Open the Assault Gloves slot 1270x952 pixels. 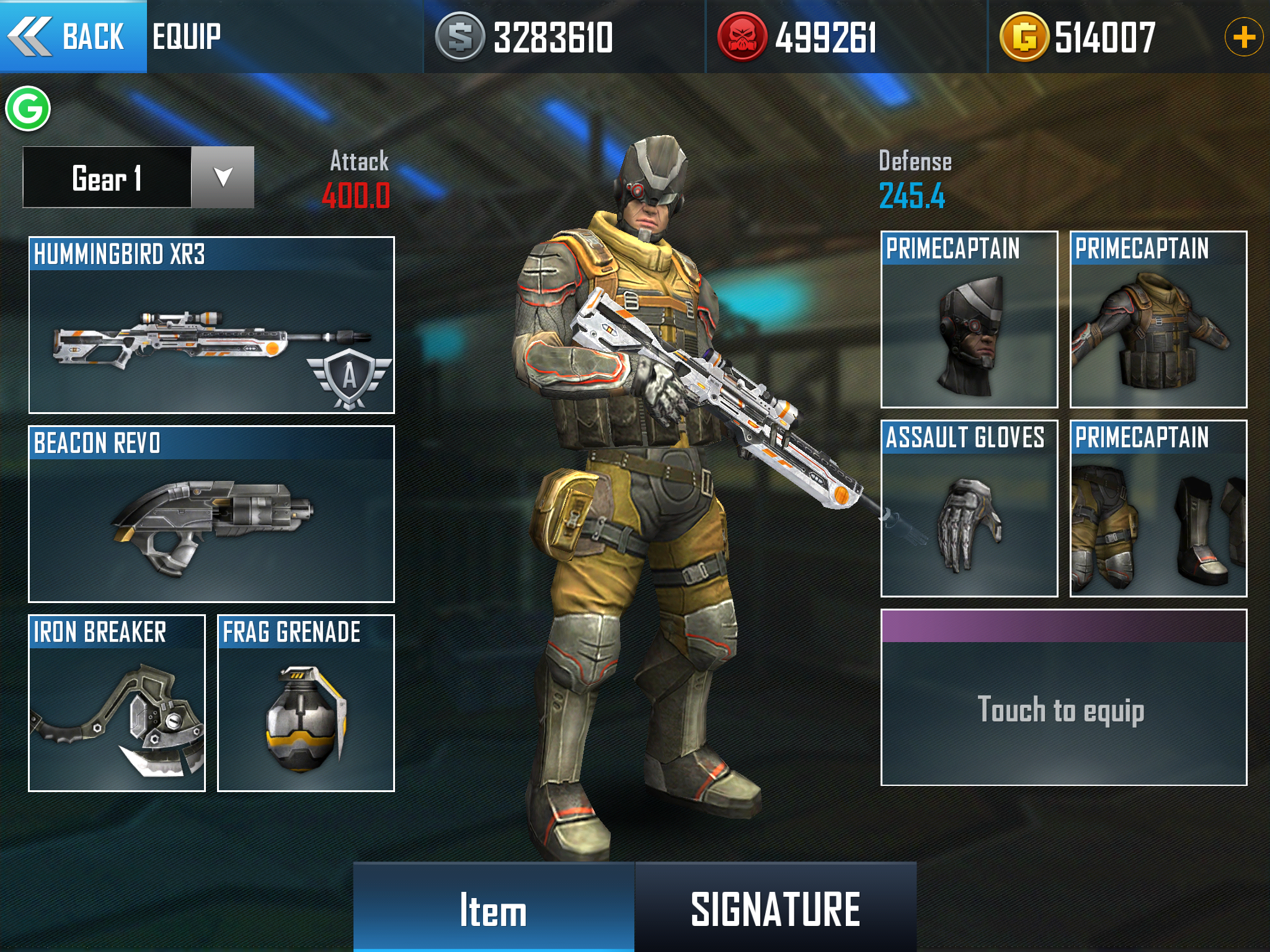coord(969,508)
